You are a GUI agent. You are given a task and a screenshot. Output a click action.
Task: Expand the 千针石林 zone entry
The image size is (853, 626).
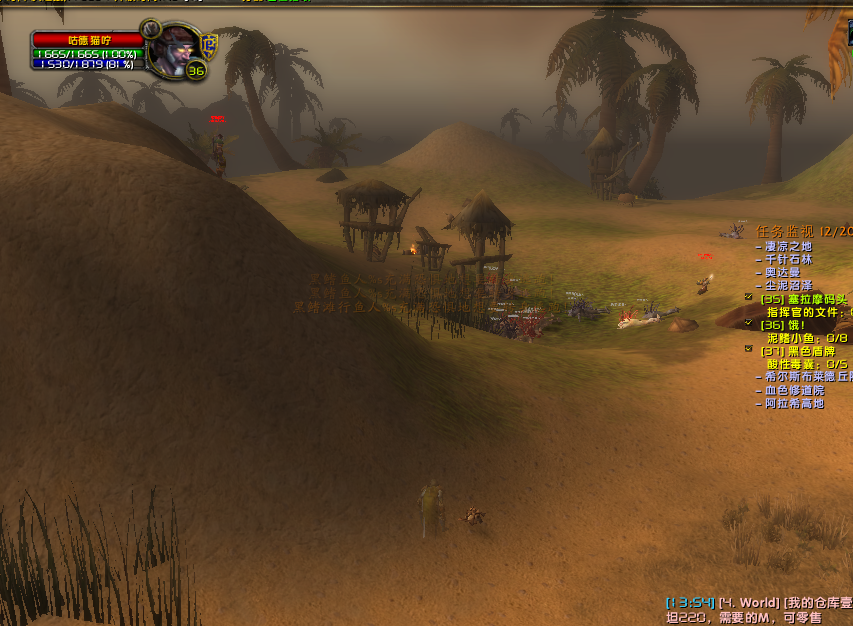point(788,259)
